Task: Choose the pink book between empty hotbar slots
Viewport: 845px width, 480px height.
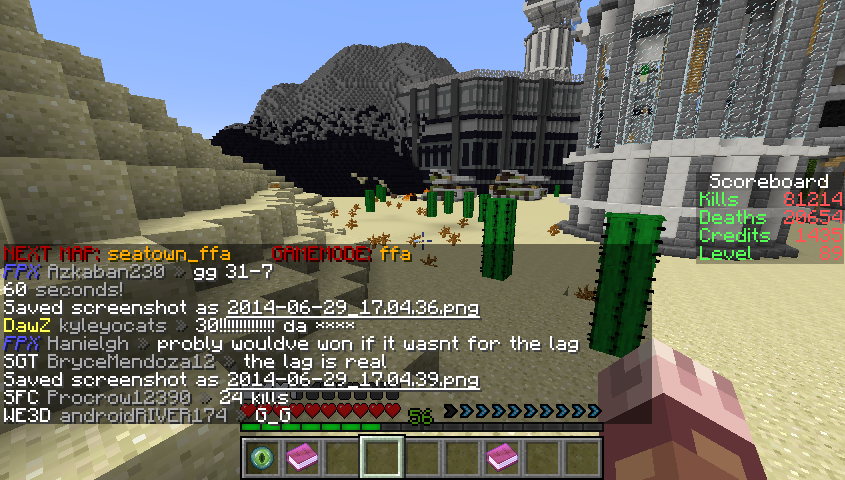Action: pos(502,458)
